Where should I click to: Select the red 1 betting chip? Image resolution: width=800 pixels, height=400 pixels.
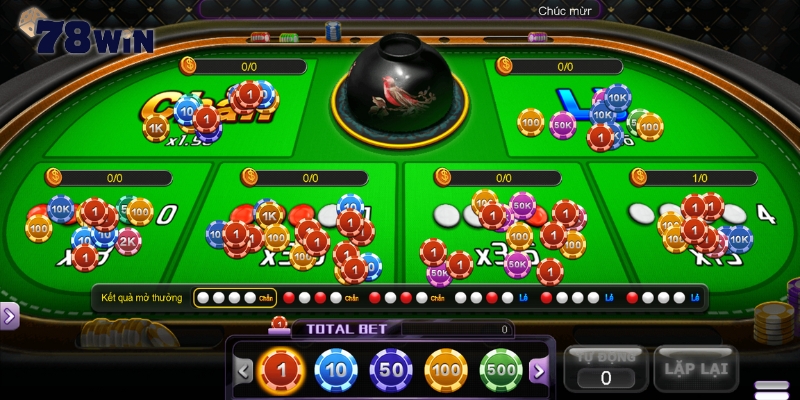point(280,370)
